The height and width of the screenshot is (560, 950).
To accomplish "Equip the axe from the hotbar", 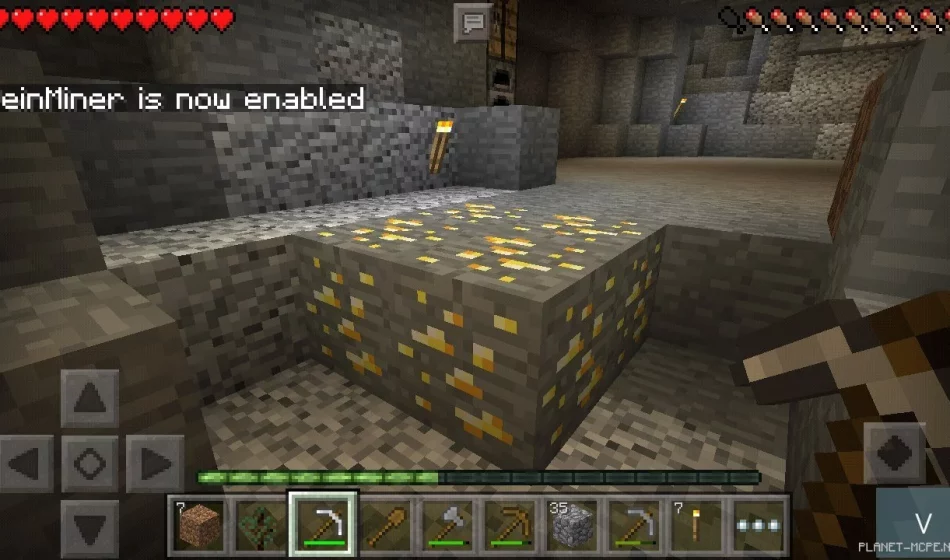I will click(x=448, y=523).
